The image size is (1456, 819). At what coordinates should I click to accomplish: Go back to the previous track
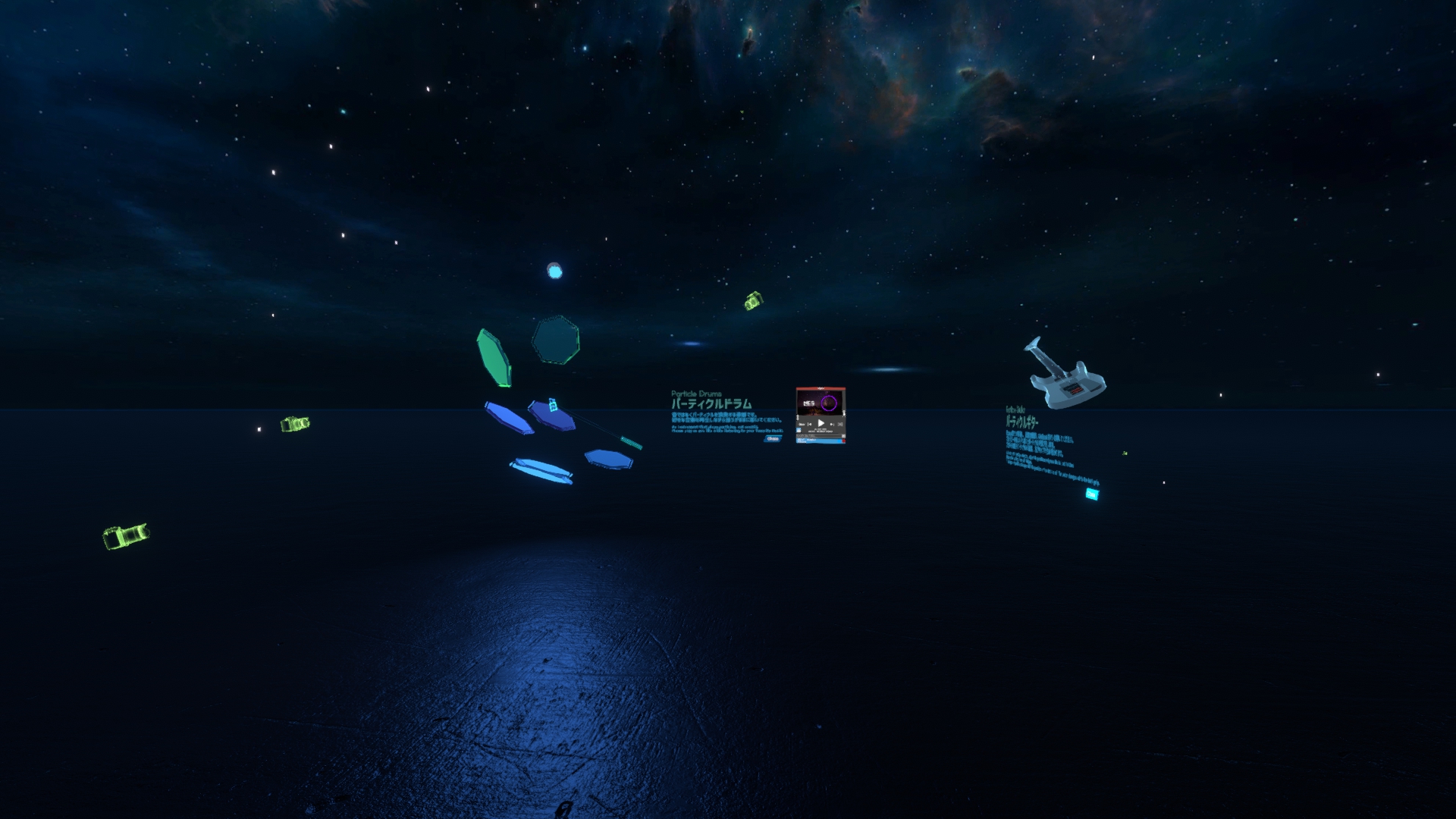point(809,425)
